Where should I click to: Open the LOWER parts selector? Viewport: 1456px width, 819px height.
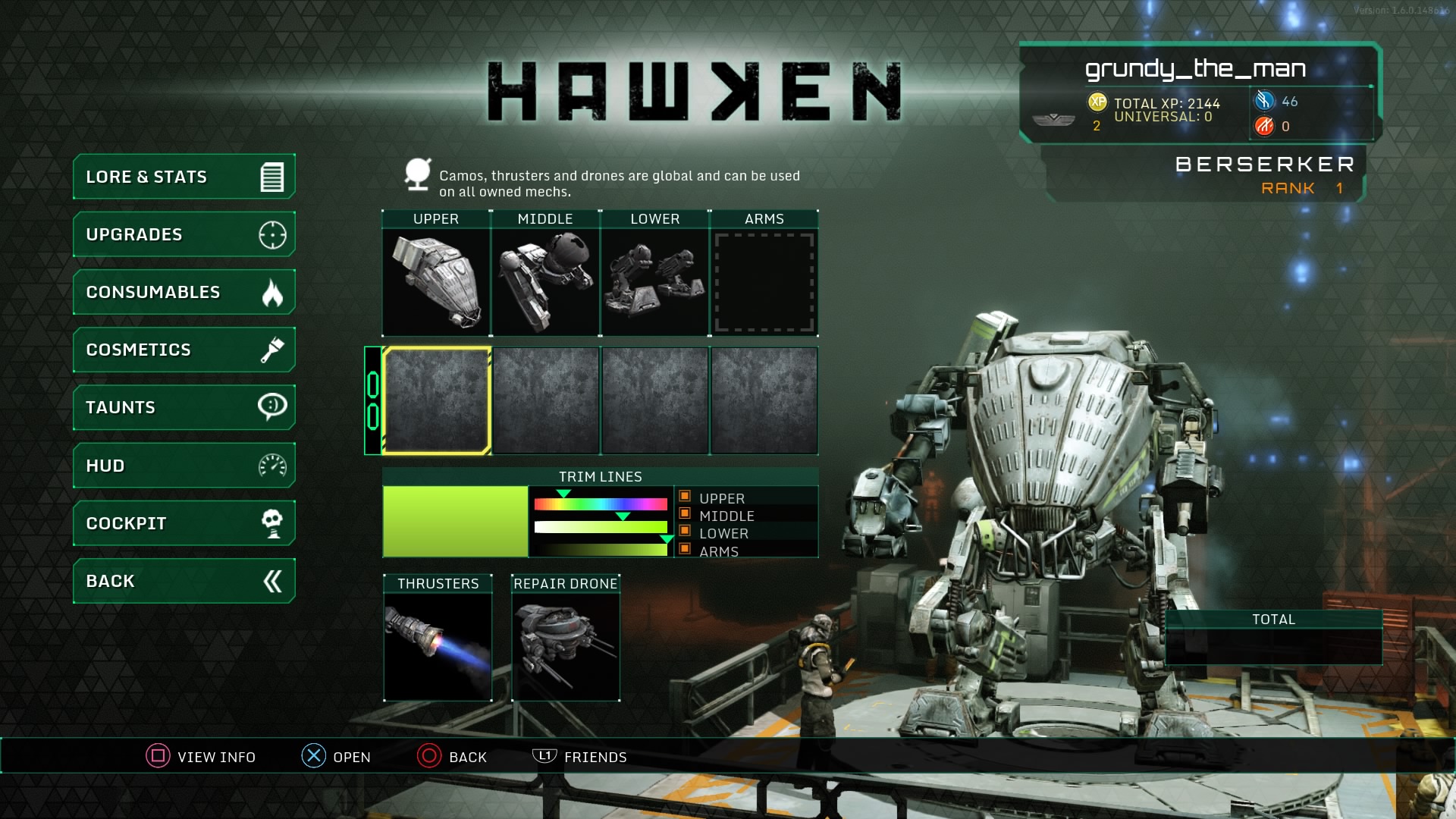[x=654, y=281]
